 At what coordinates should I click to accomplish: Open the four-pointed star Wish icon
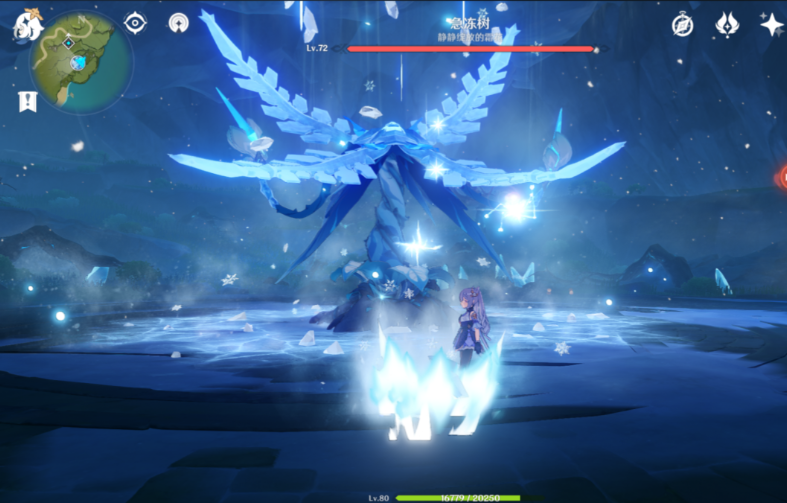tap(771, 25)
